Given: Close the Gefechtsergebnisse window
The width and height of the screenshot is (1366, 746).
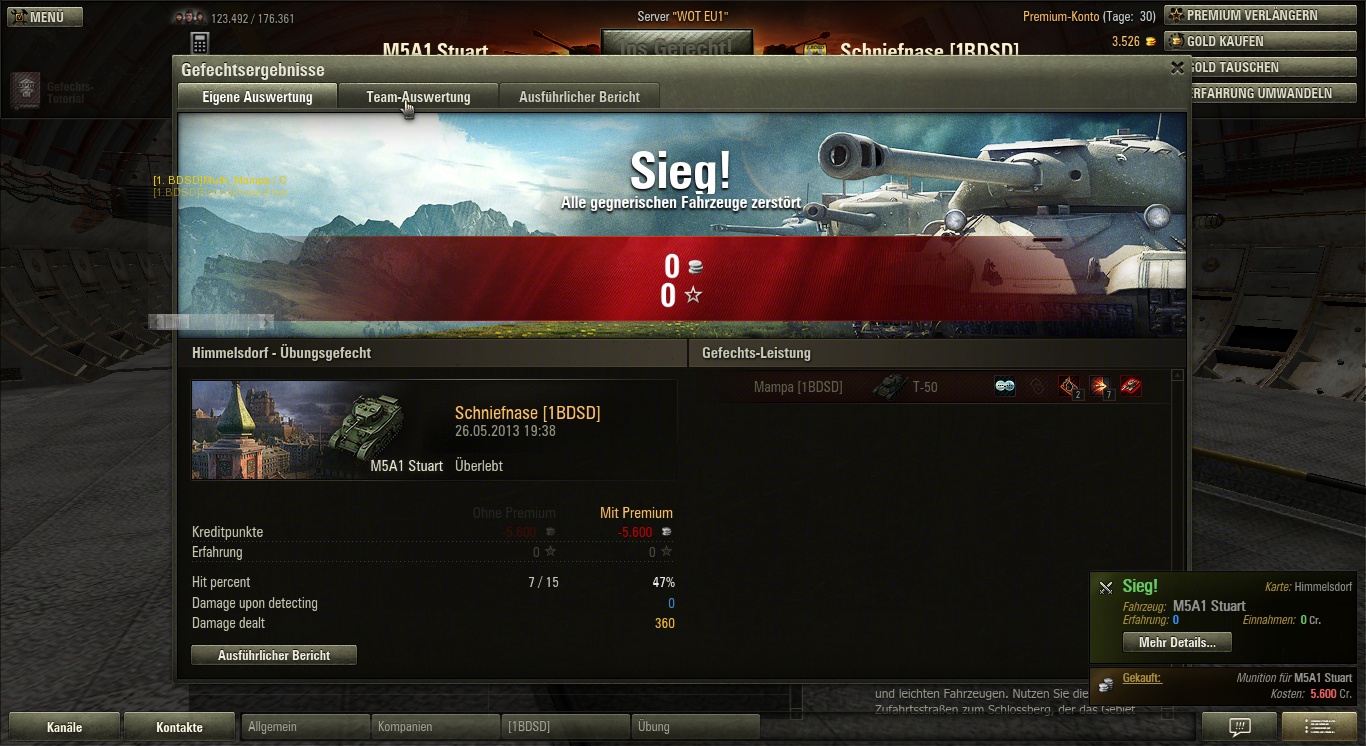Looking at the screenshot, I should pyautogui.click(x=1177, y=68).
